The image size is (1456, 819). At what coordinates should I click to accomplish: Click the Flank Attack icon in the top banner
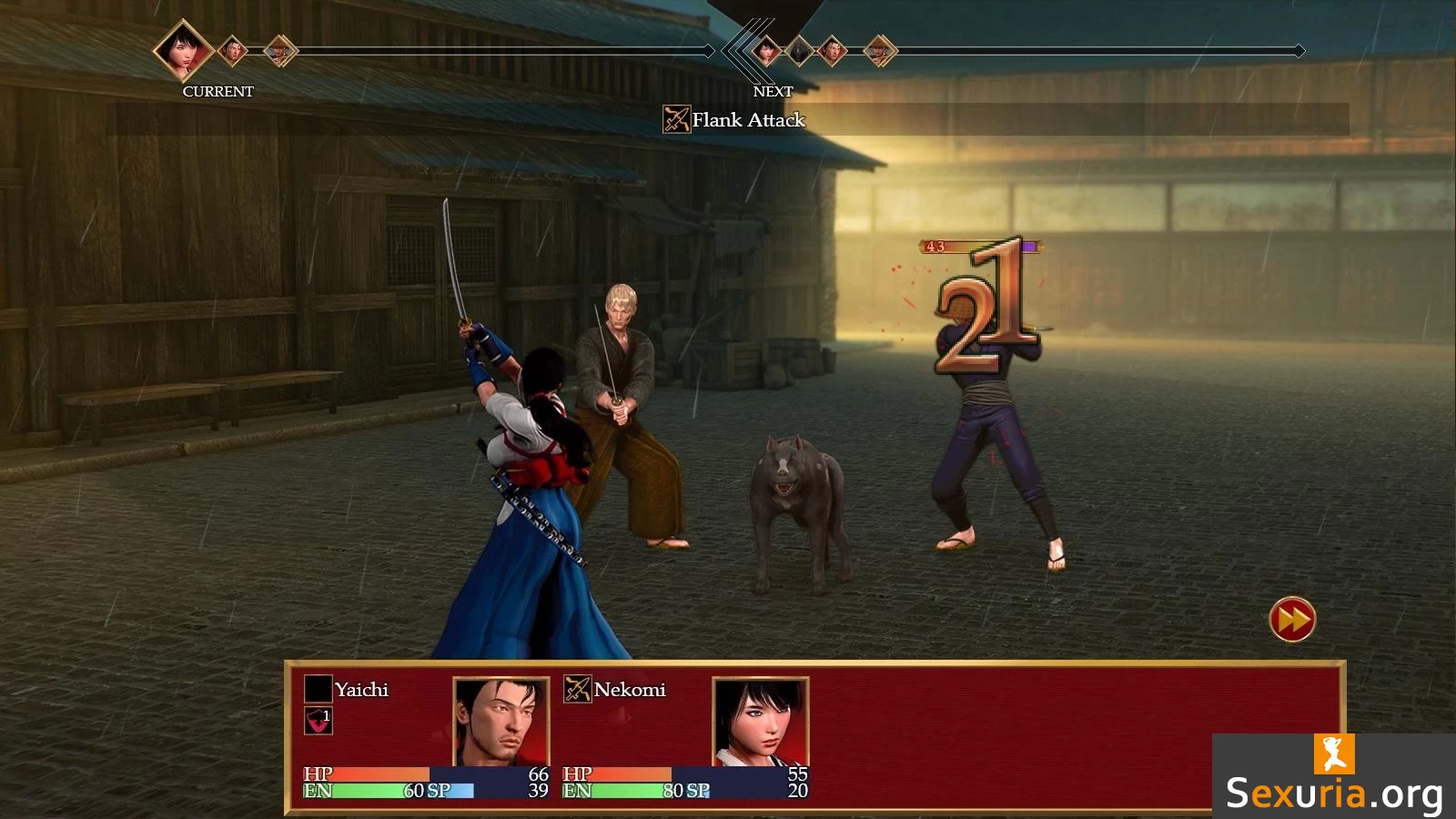[x=676, y=119]
